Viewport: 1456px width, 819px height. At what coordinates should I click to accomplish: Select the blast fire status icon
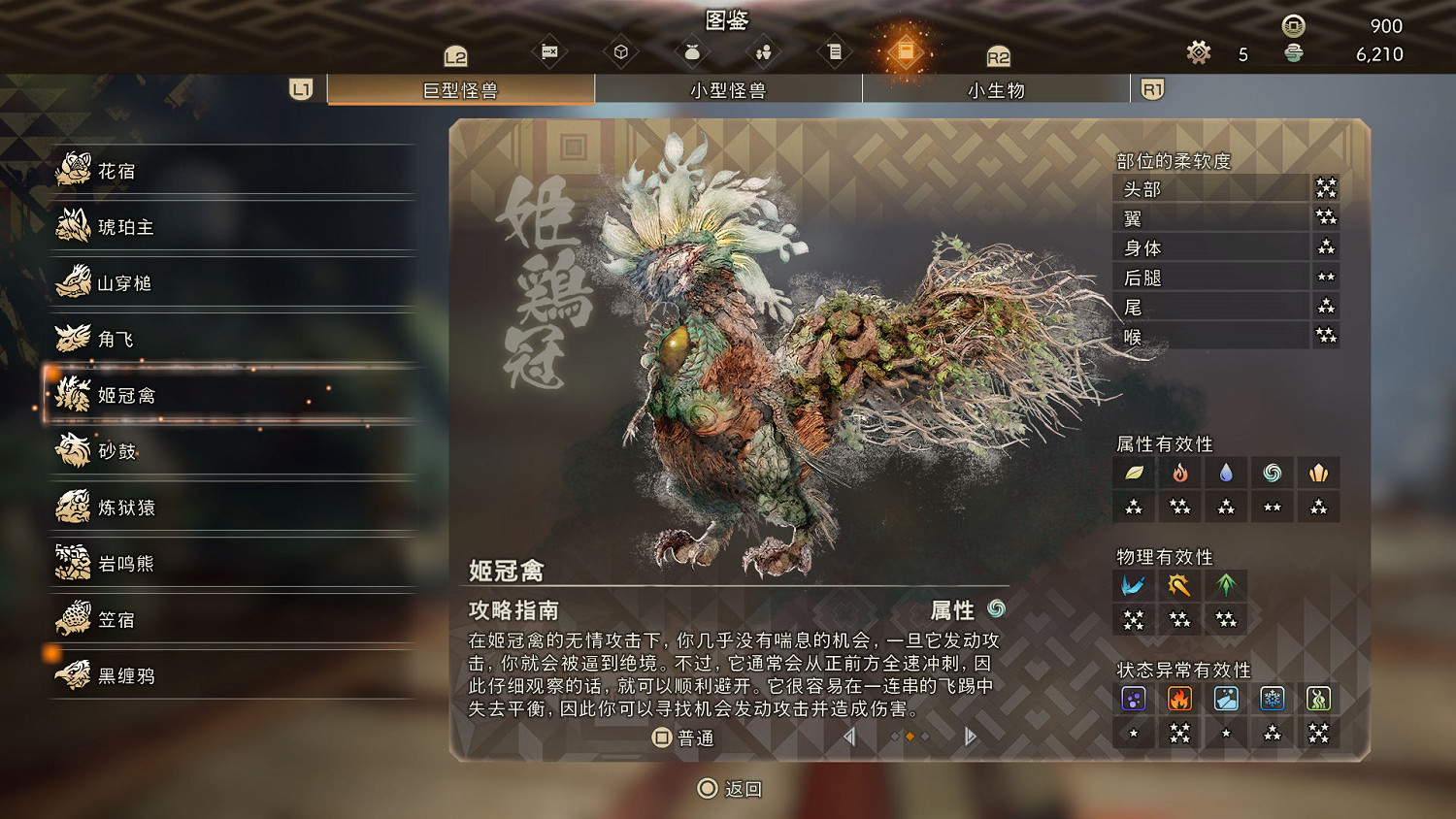tap(1179, 698)
